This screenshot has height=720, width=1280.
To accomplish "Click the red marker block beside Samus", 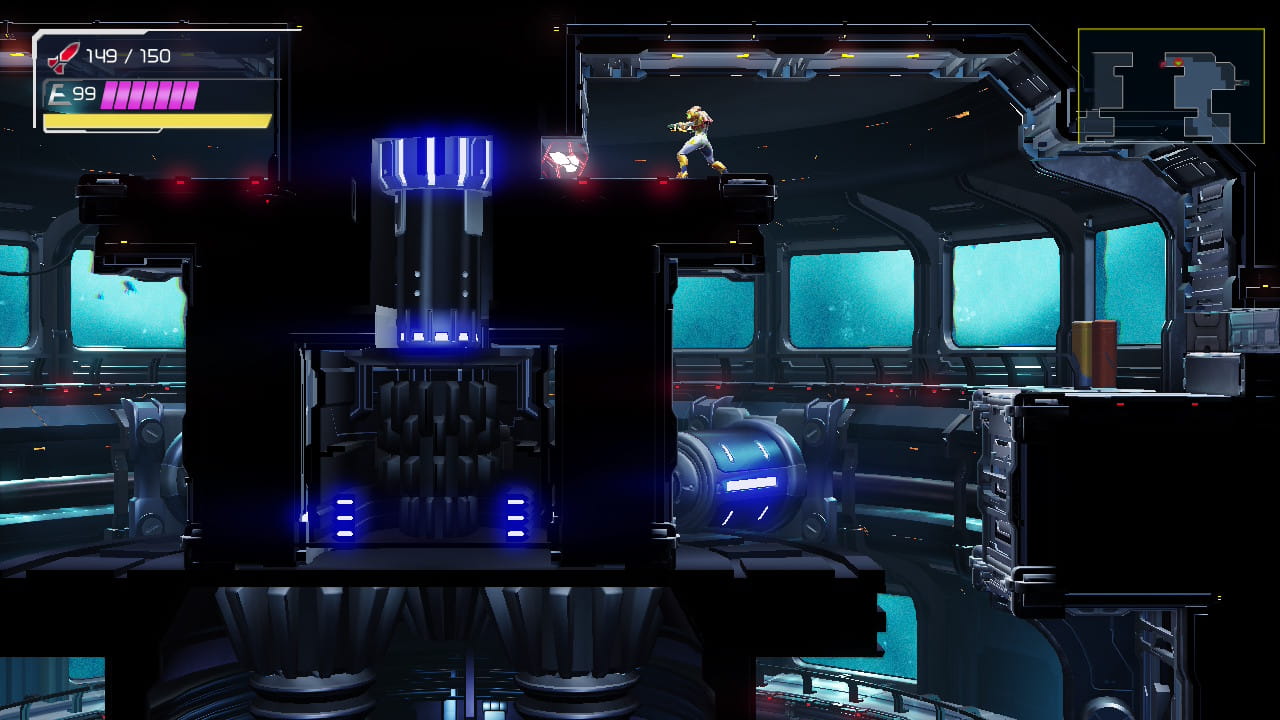I will pos(564,160).
